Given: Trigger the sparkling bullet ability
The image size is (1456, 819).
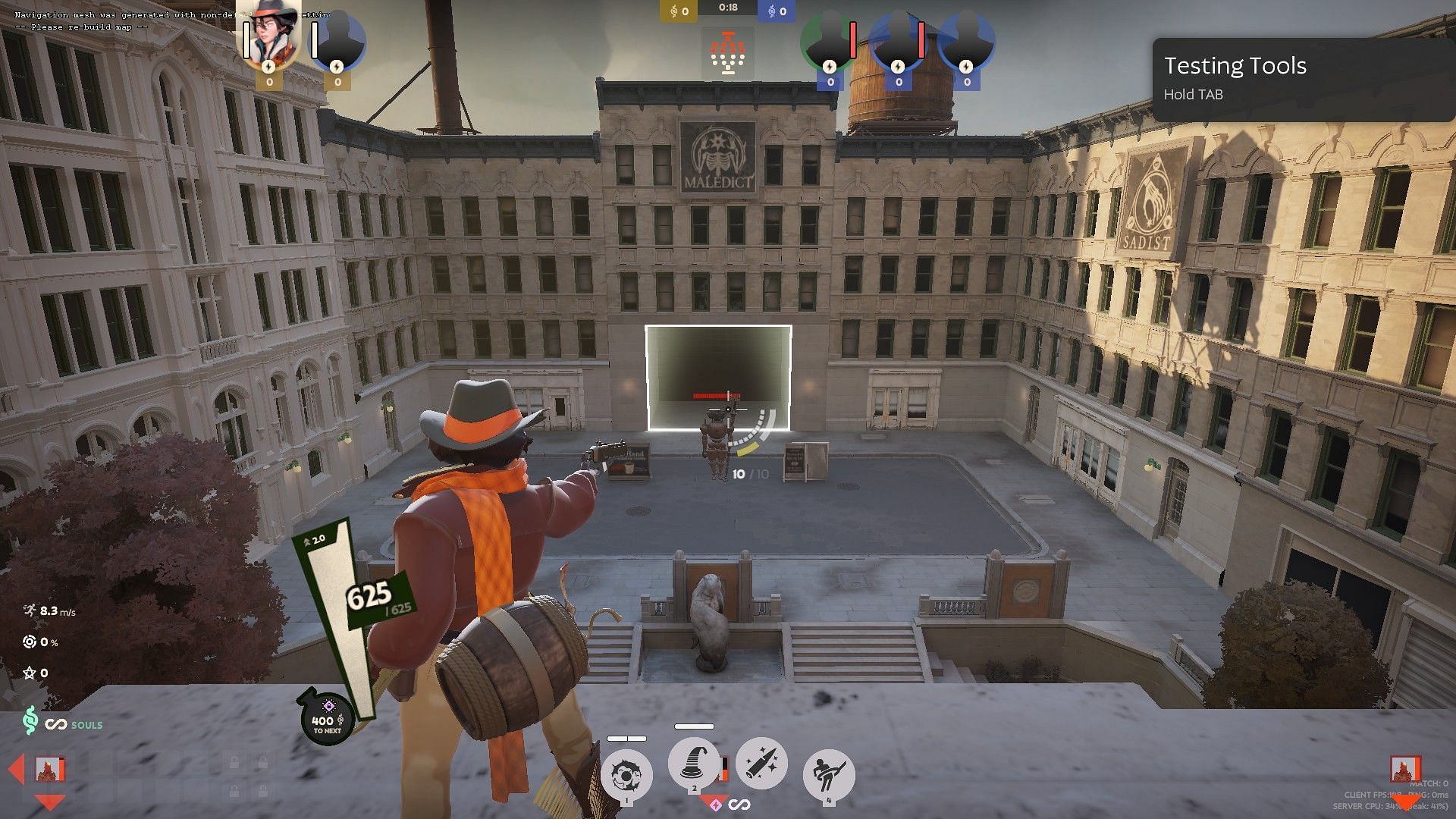Looking at the screenshot, I should coord(761,763).
